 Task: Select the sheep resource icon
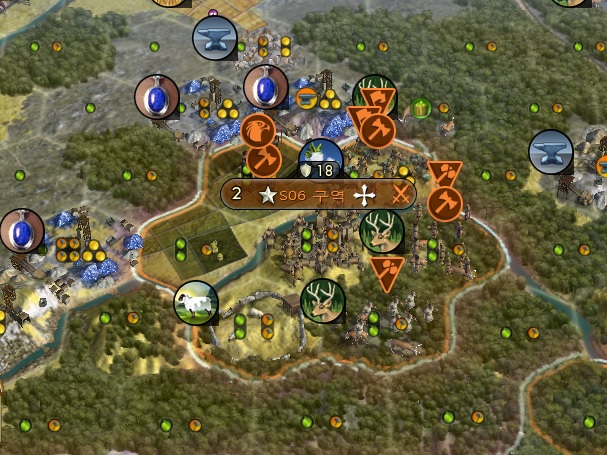[x=196, y=303]
